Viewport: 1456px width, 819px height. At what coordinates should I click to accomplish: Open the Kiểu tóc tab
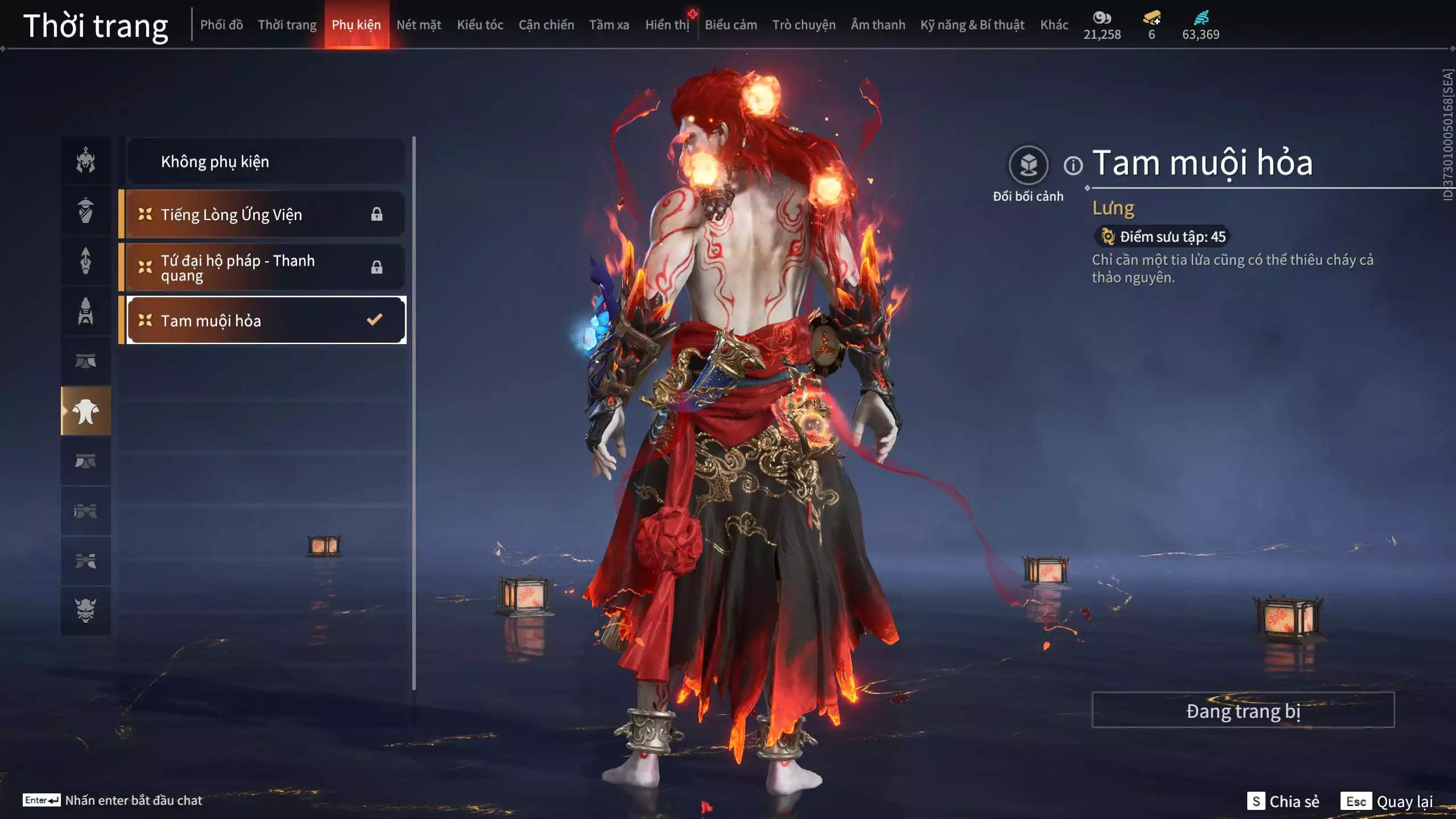coord(479,24)
